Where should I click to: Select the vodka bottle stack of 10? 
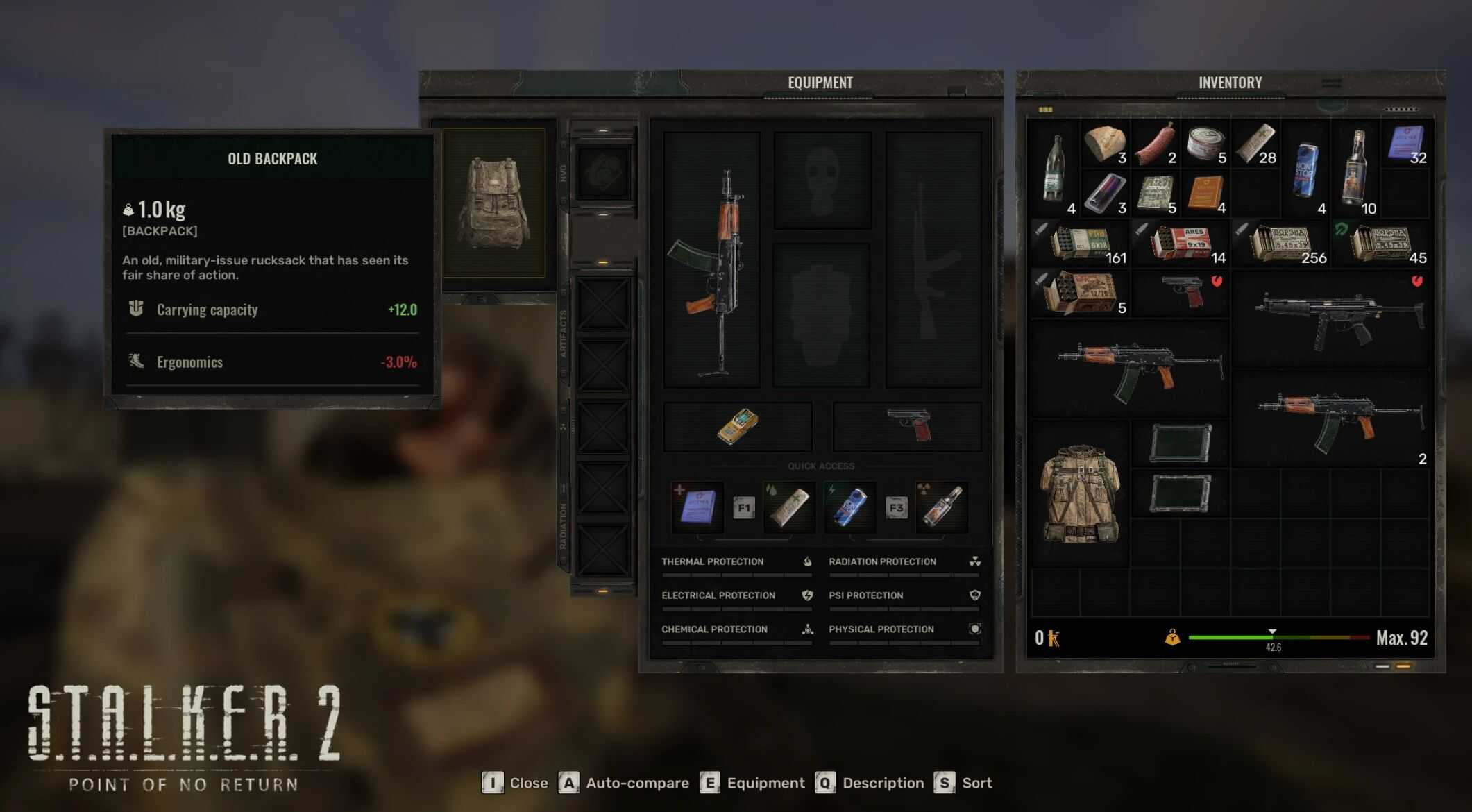click(x=1355, y=170)
